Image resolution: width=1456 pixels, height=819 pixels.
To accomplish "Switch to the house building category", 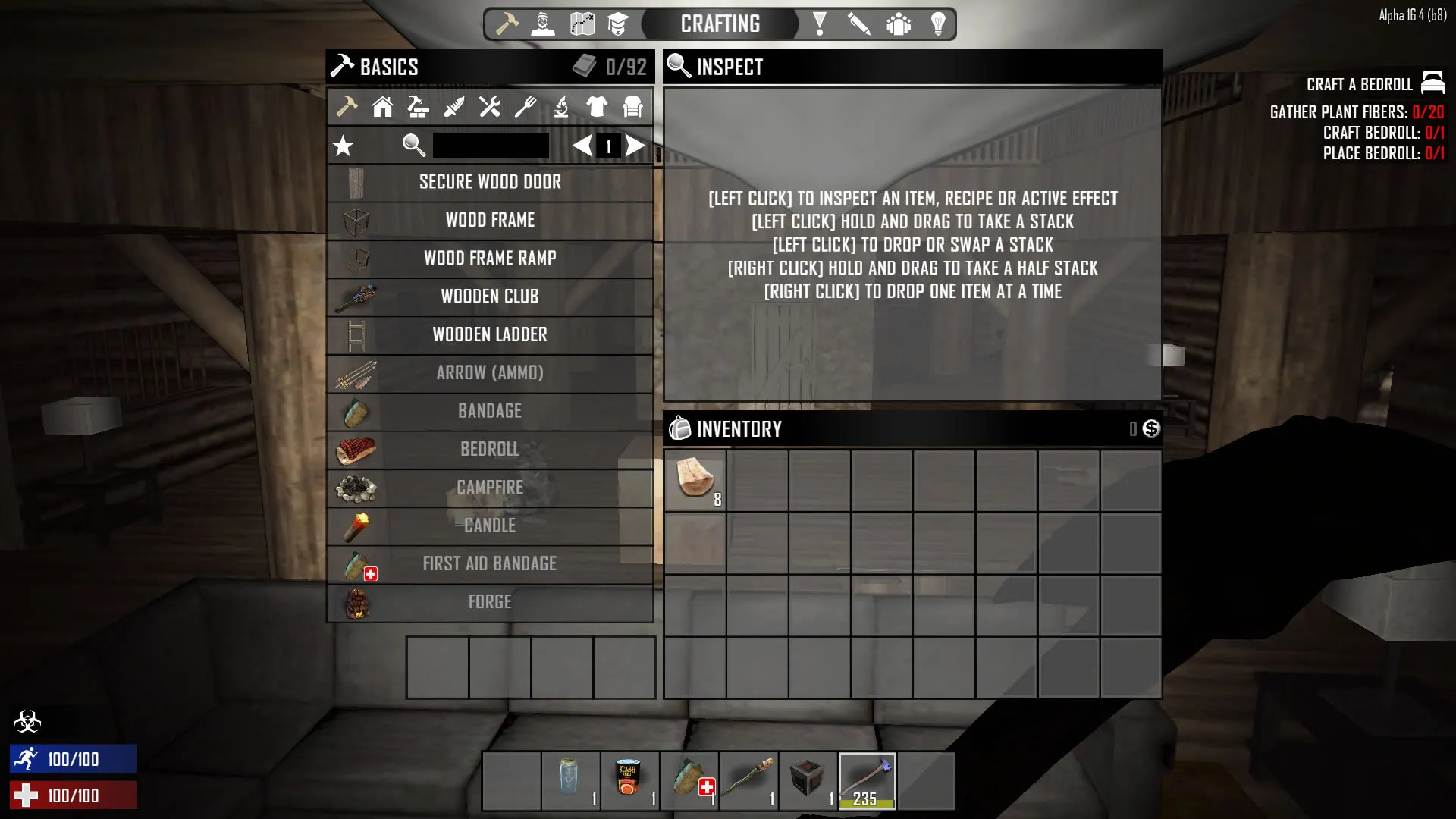I will [x=382, y=107].
